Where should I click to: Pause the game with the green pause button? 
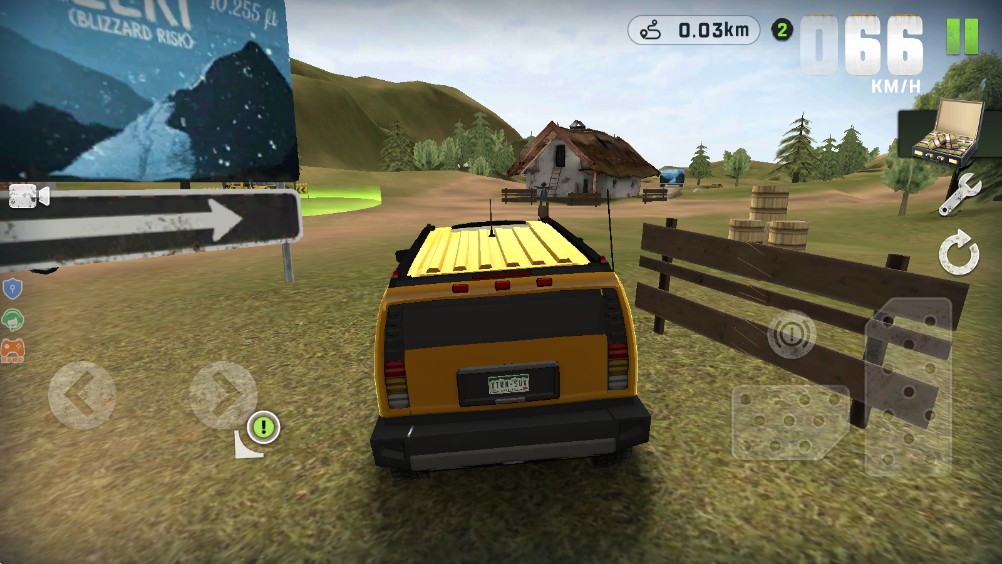[x=962, y=36]
